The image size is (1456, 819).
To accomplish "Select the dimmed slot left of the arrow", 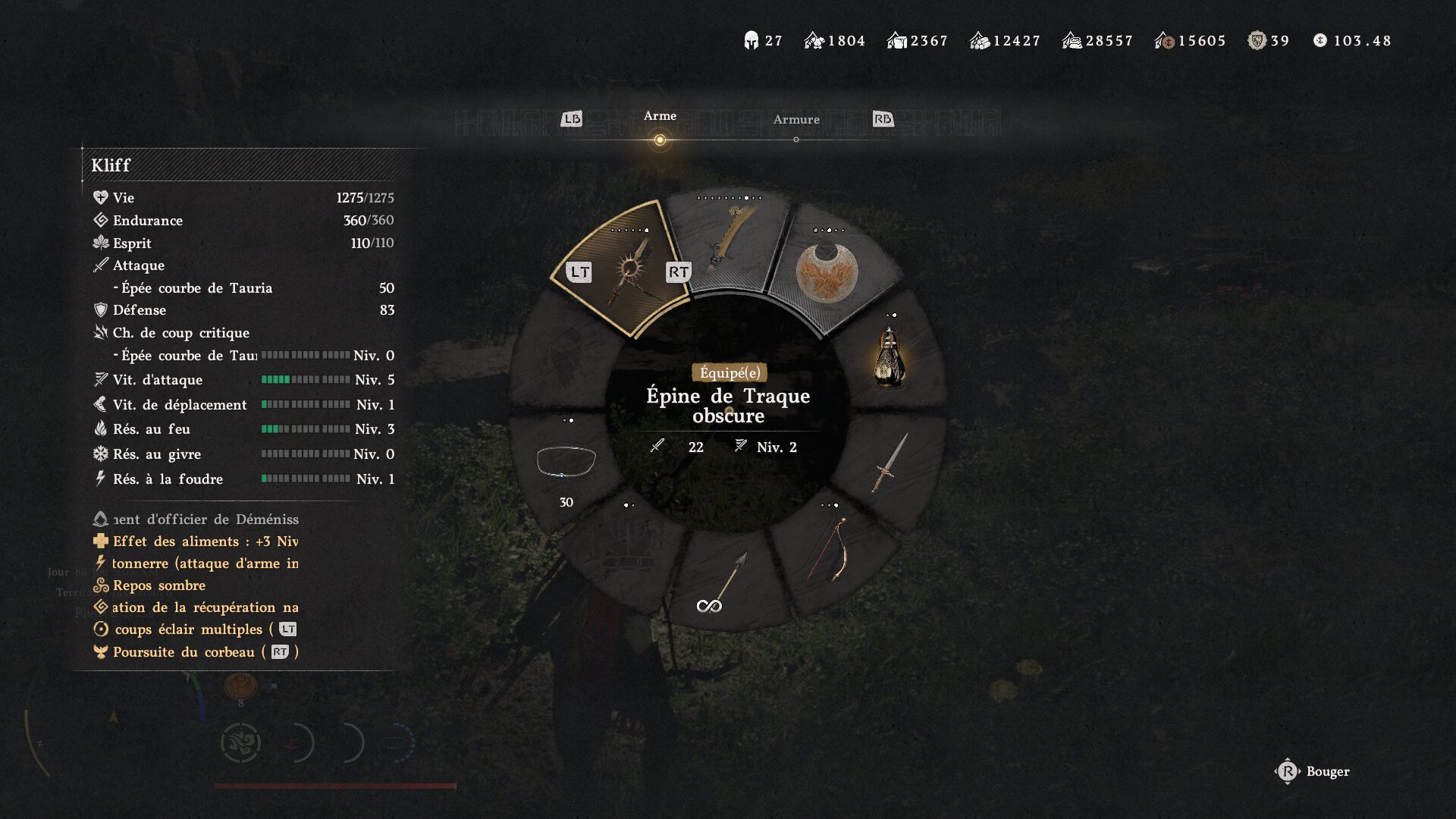I will [x=628, y=548].
